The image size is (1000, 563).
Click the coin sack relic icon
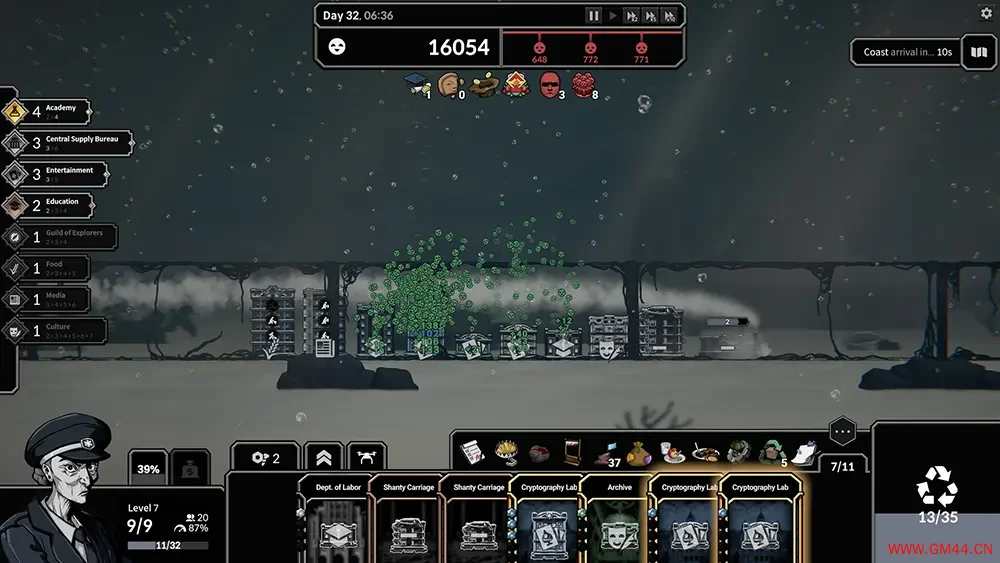[639, 452]
